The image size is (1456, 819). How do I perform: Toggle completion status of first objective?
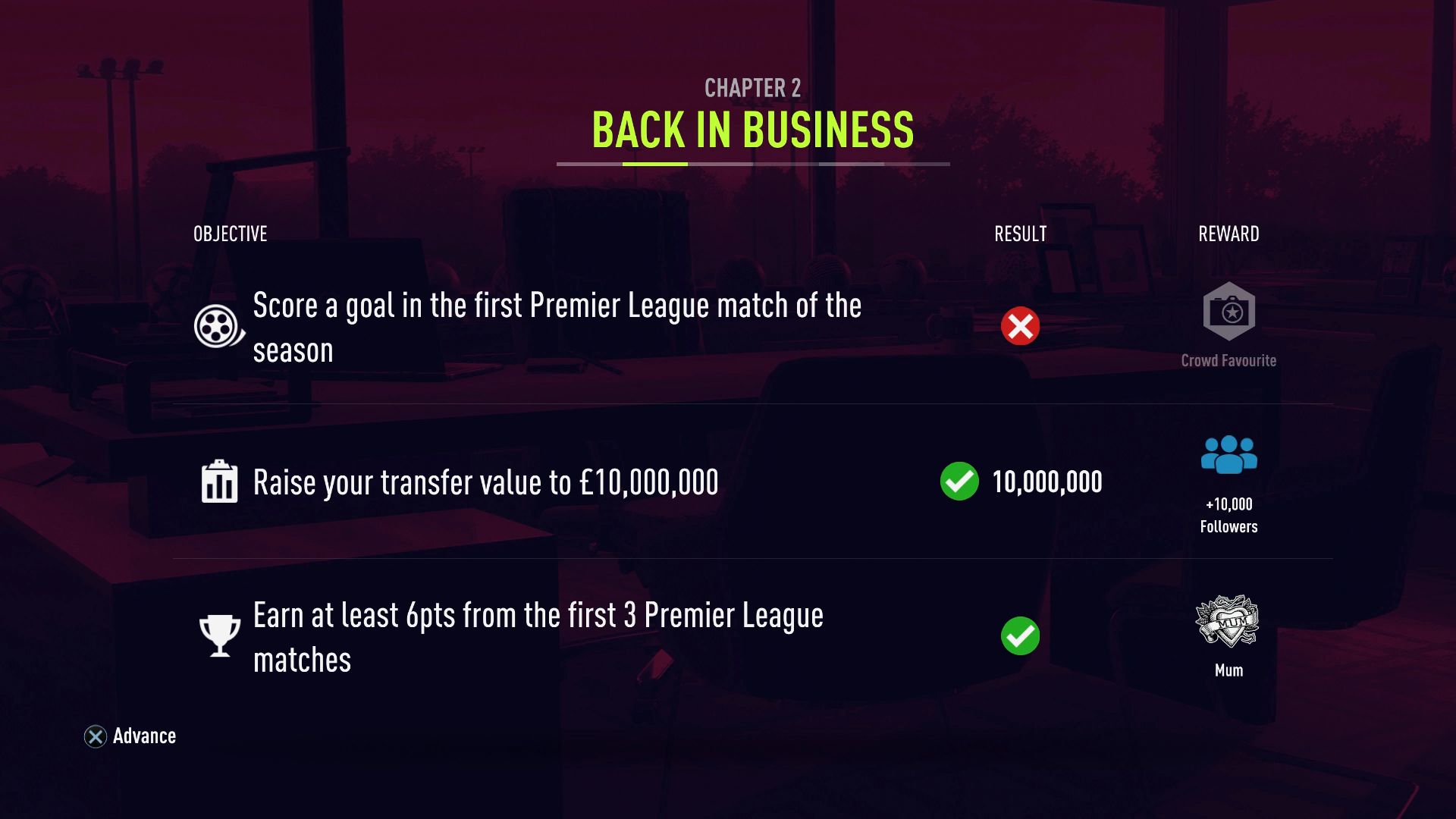tap(1020, 326)
